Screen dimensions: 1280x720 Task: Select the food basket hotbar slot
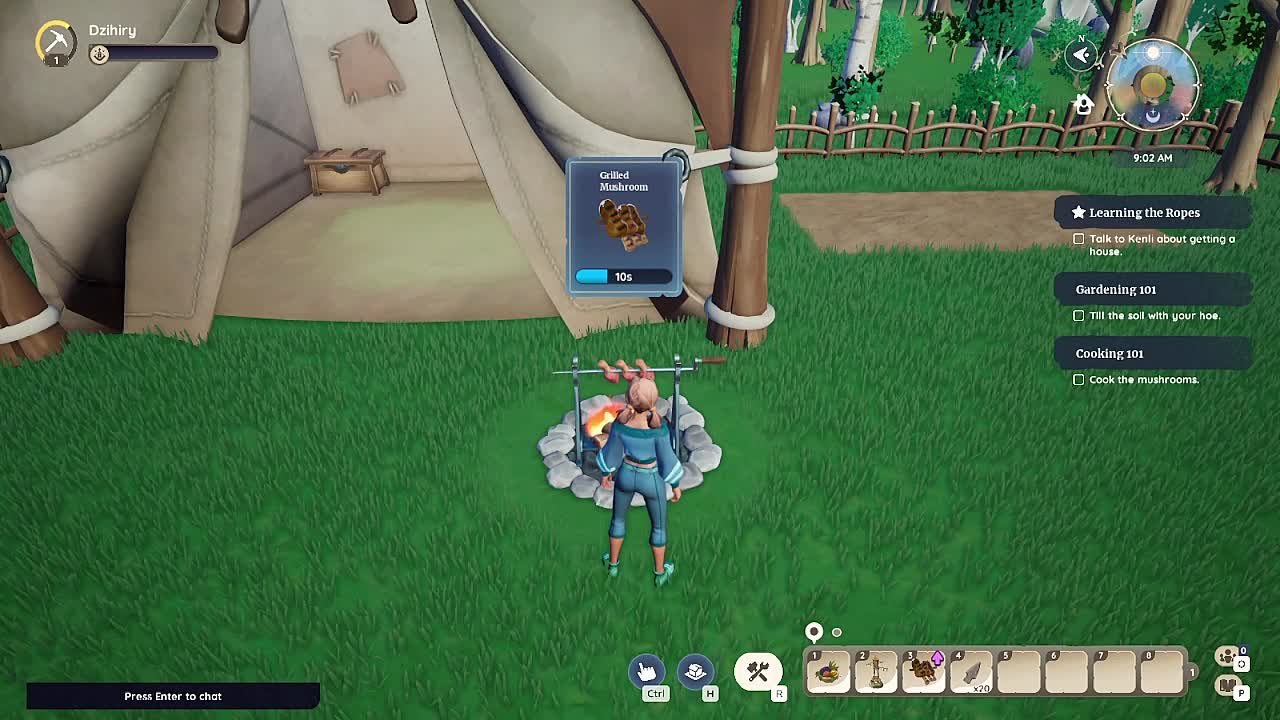(x=828, y=671)
